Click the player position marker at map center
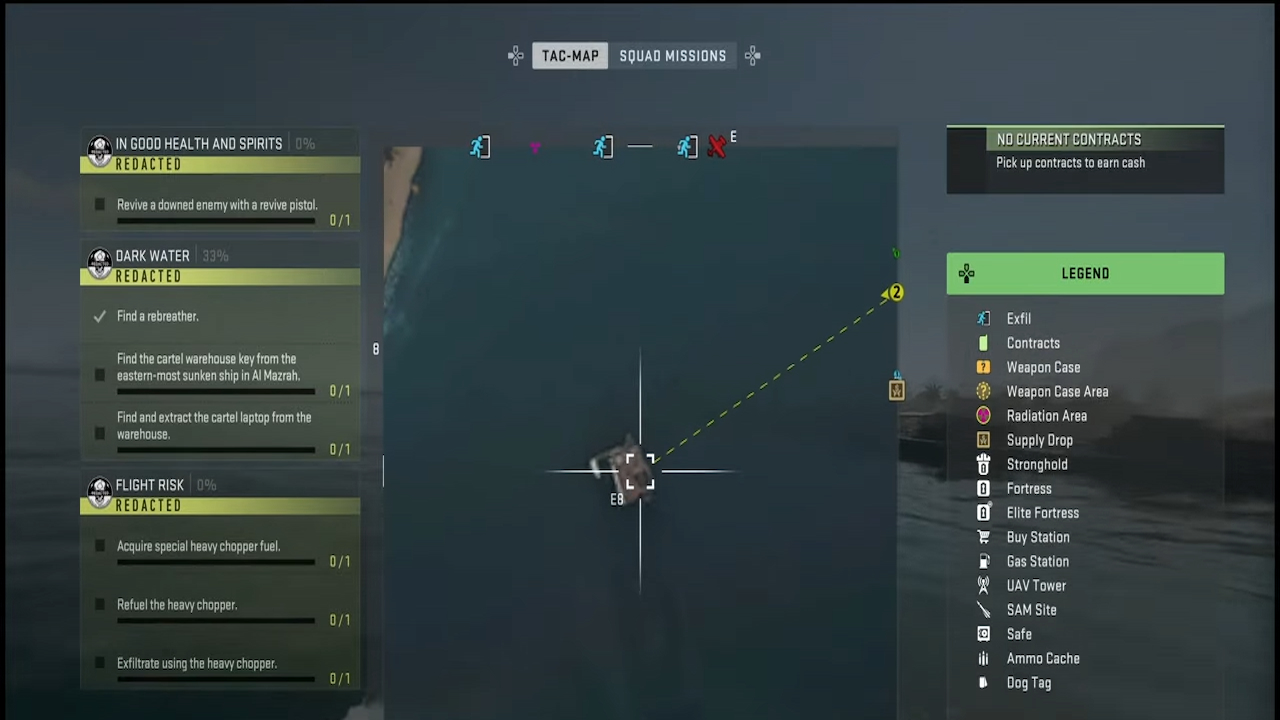The image size is (1280, 720). point(640,470)
